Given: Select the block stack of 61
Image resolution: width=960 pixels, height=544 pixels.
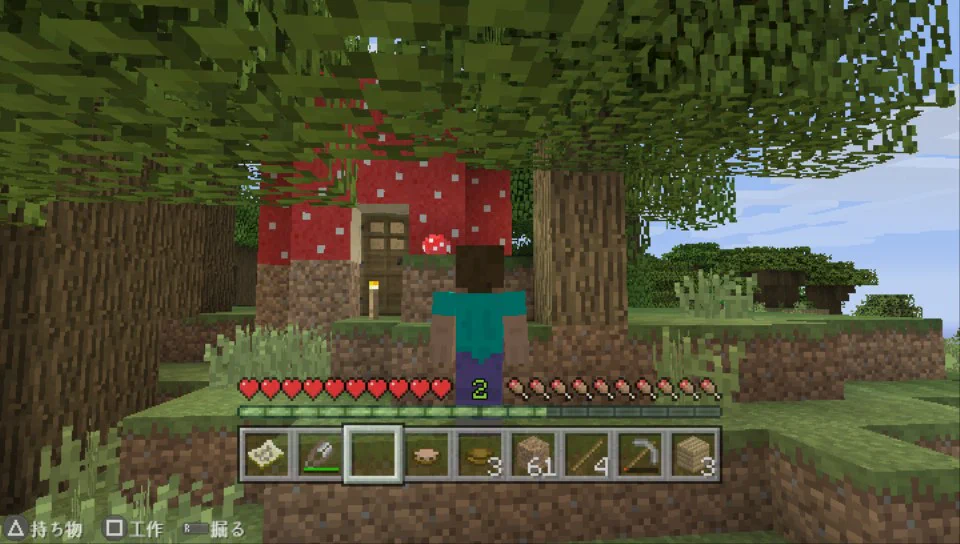Looking at the screenshot, I should pyautogui.click(x=535, y=455).
